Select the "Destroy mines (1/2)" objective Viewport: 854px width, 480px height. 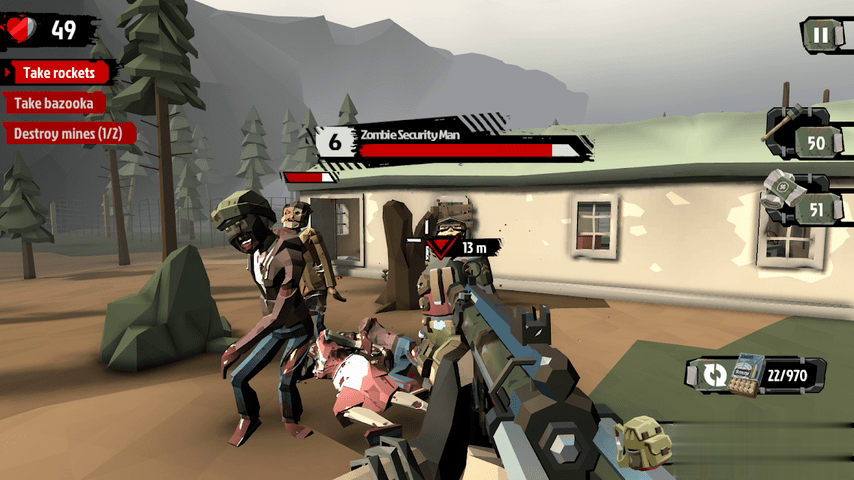point(68,133)
